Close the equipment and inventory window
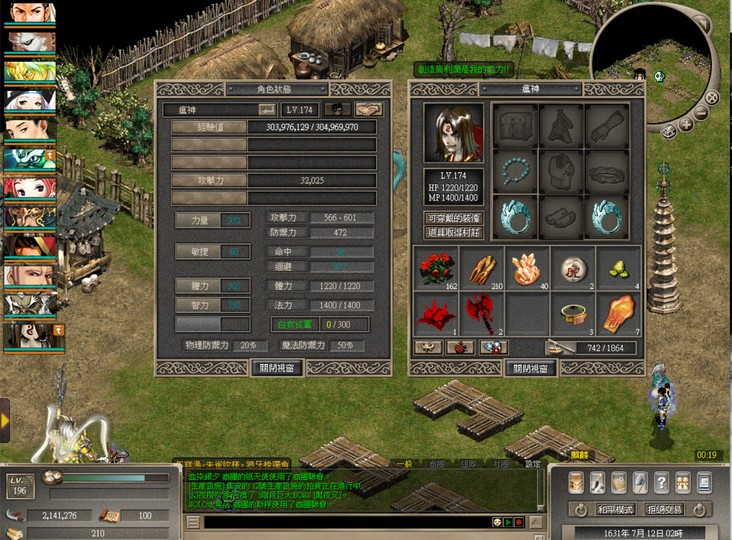The width and height of the screenshot is (732, 540). point(530,367)
